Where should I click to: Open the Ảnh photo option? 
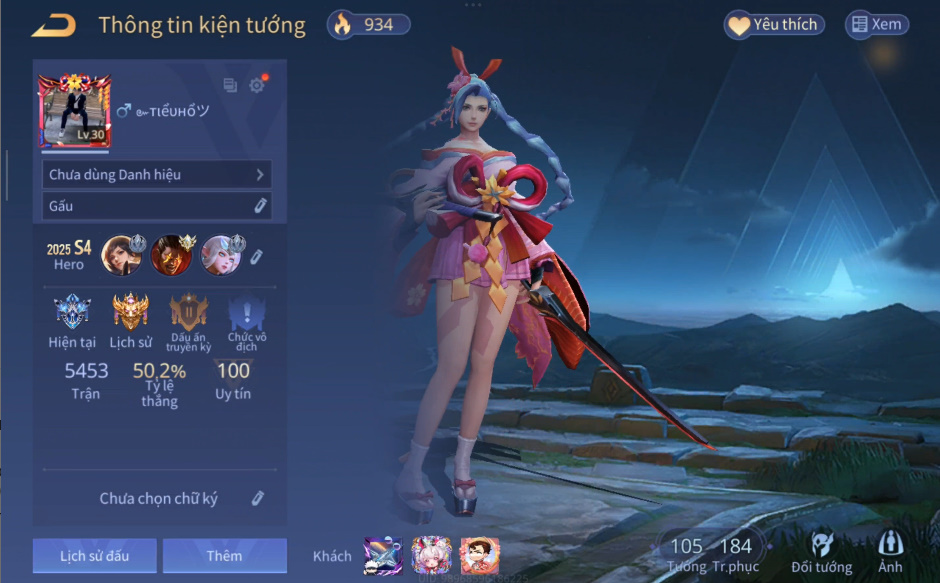point(890,552)
